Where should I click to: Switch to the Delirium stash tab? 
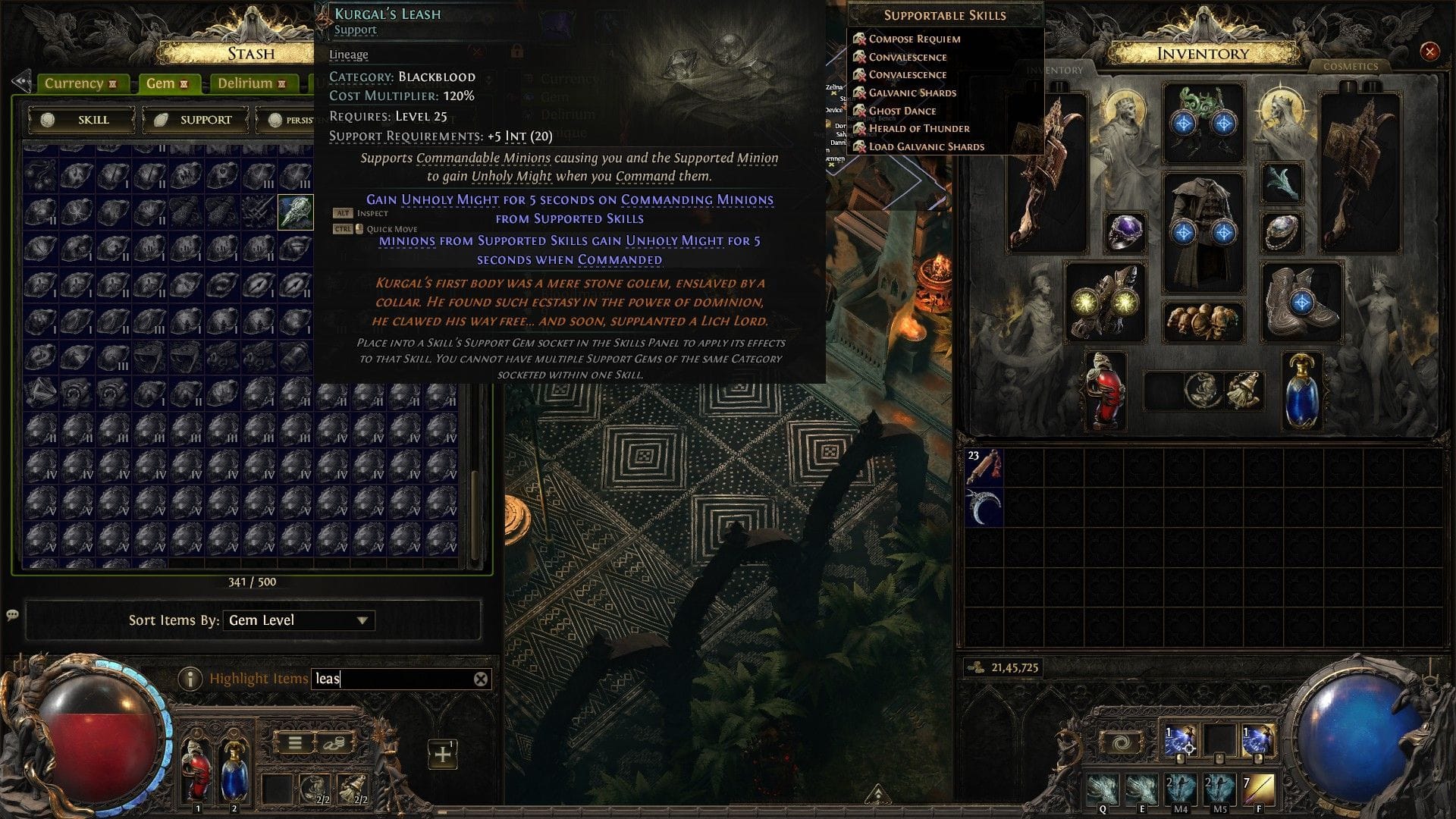[x=244, y=83]
